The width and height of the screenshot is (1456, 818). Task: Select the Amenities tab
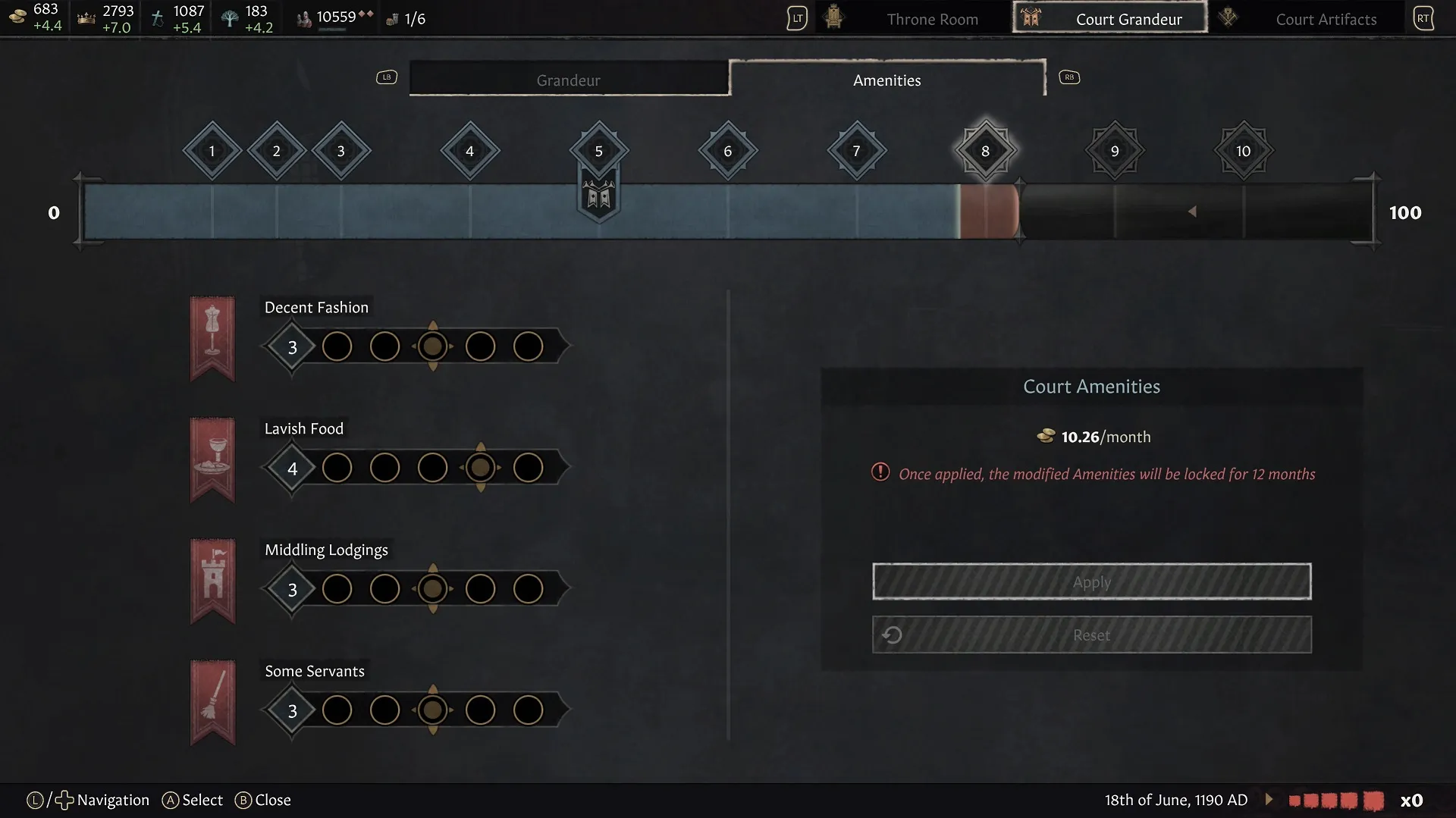click(x=886, y=80)
